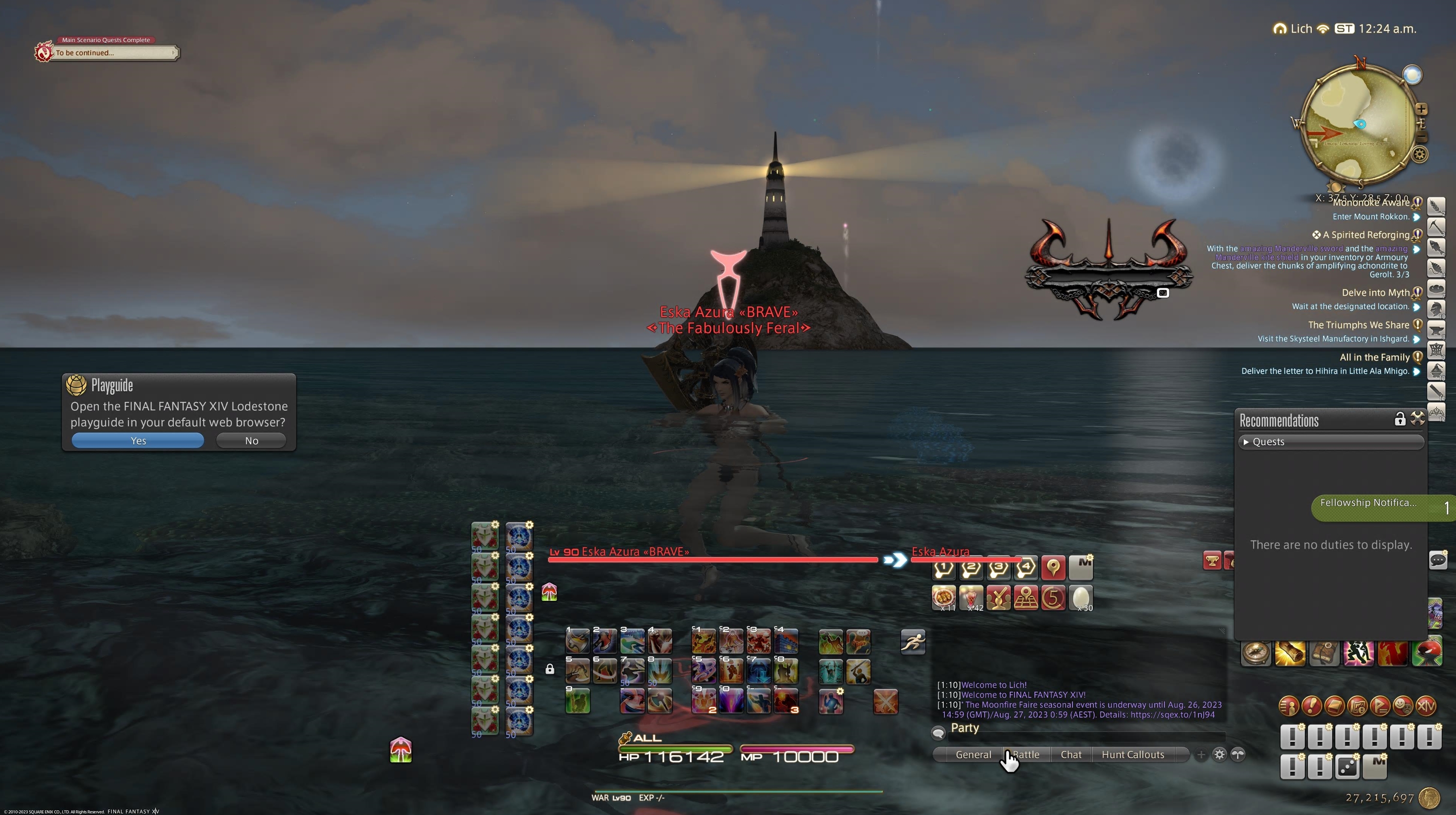This screenshot has height=815, width=1456.
Task: Decline with No on the Playguide prompt
Action: pos(251,441)
